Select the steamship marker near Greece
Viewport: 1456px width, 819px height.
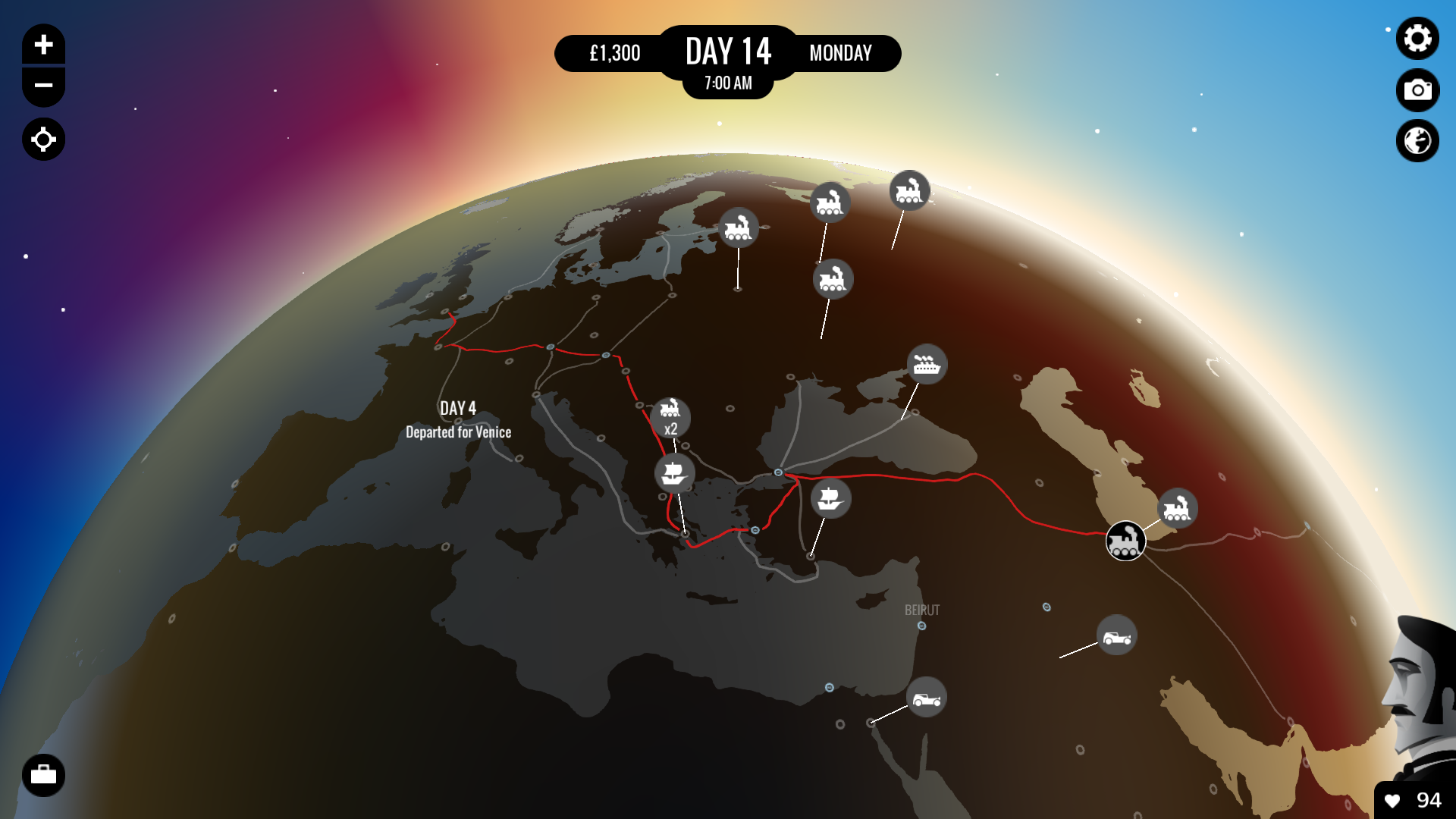point(673,472)
